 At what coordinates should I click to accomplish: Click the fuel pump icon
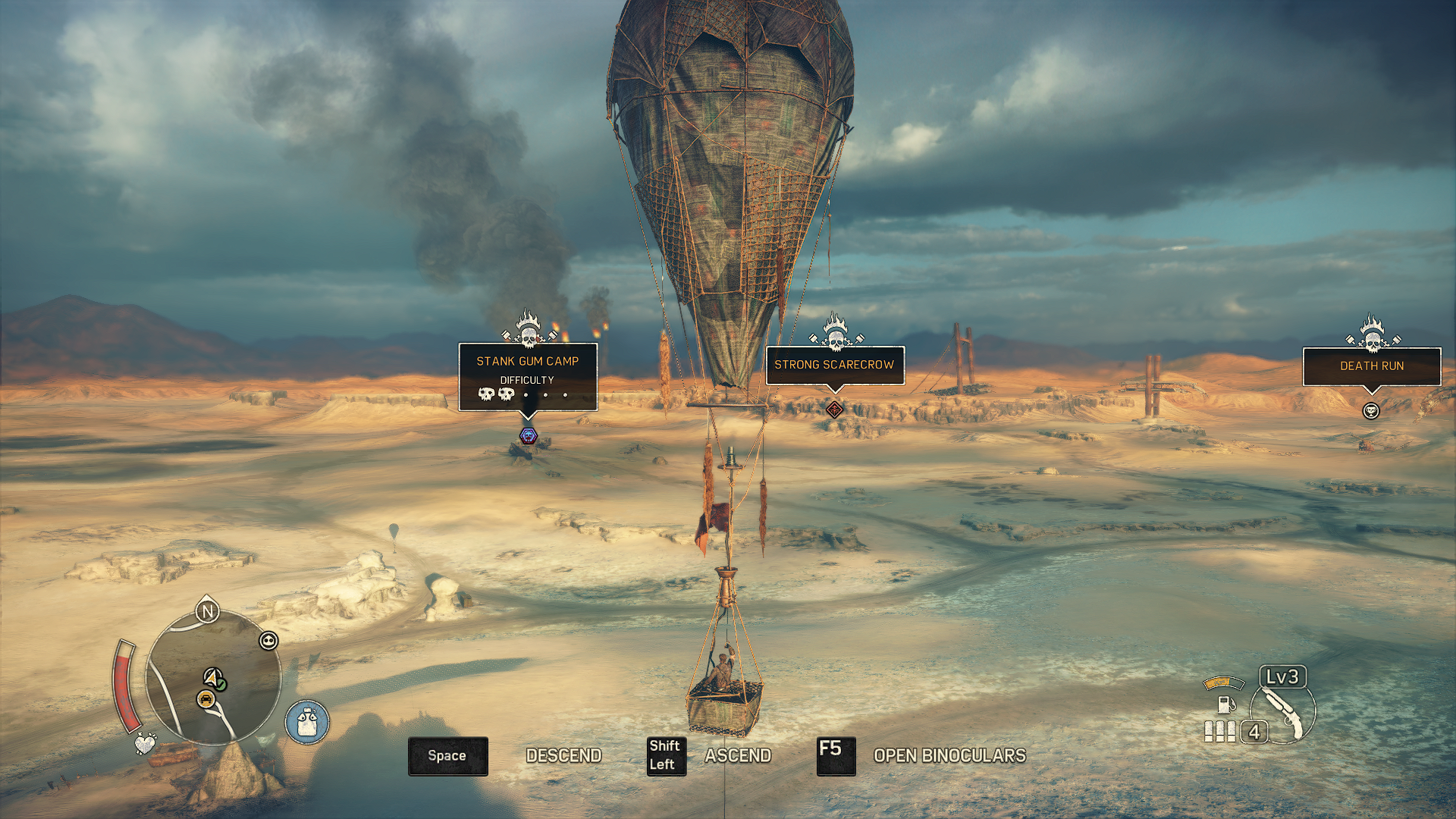click(x=1224, y=704)
